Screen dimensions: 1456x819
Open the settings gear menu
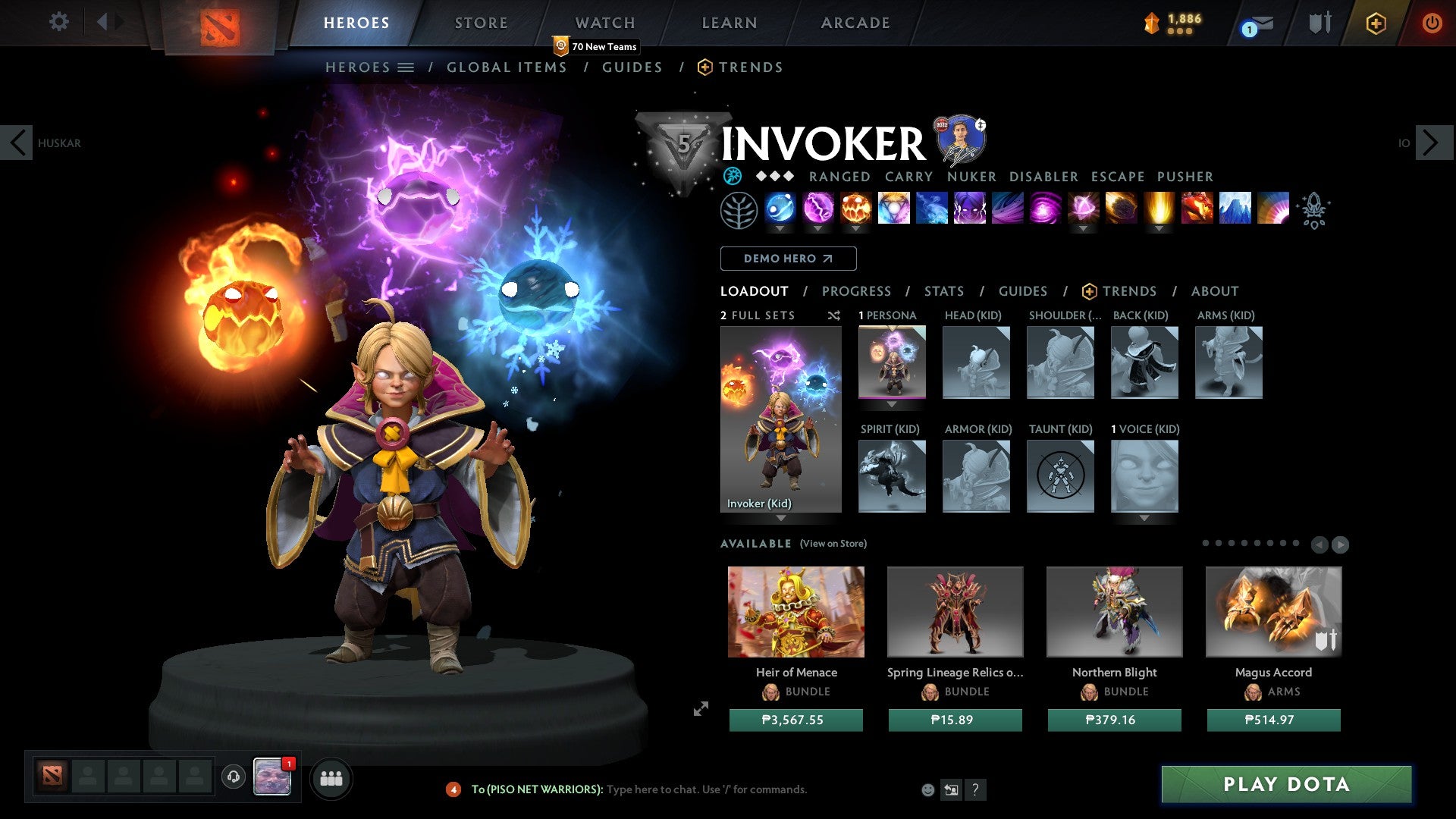point(58,21)
